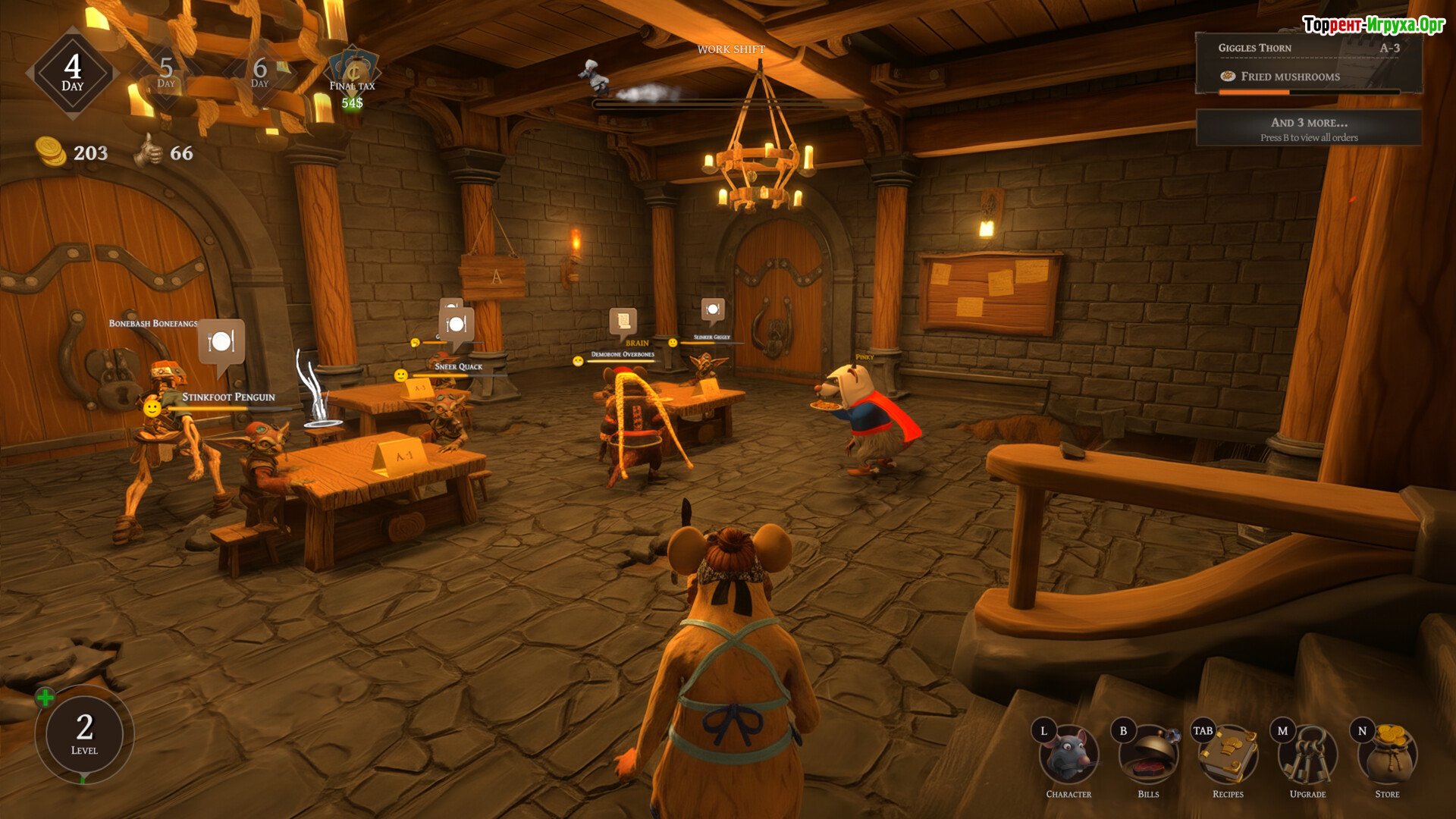Open the Level 2 badge
This screenshot has height=819, width=1456.
click(x=84, y=733)
